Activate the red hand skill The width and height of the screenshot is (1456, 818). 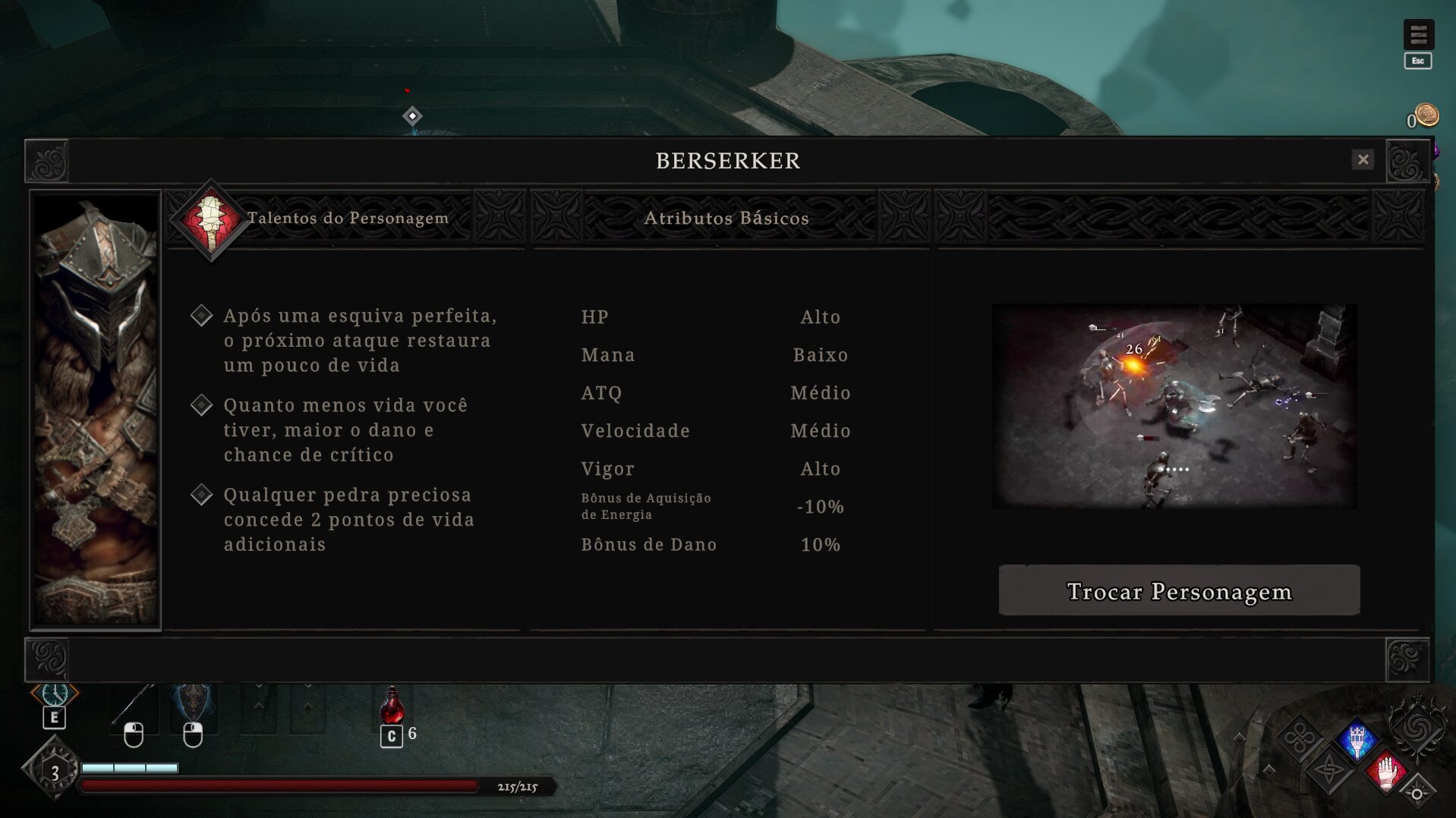click(1387, 772)
